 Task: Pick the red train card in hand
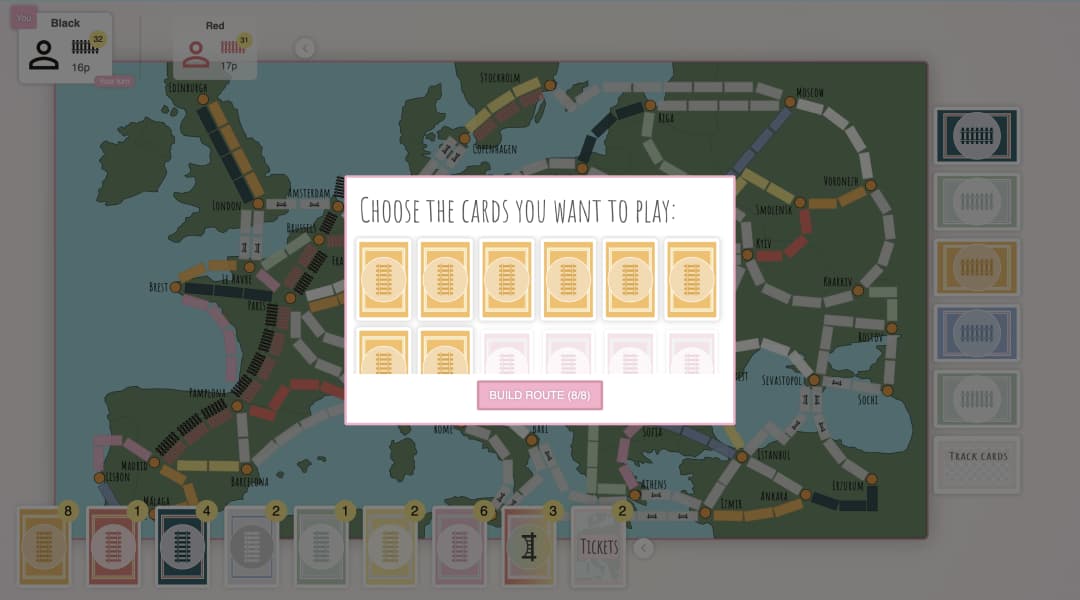(x=113, y=545)
